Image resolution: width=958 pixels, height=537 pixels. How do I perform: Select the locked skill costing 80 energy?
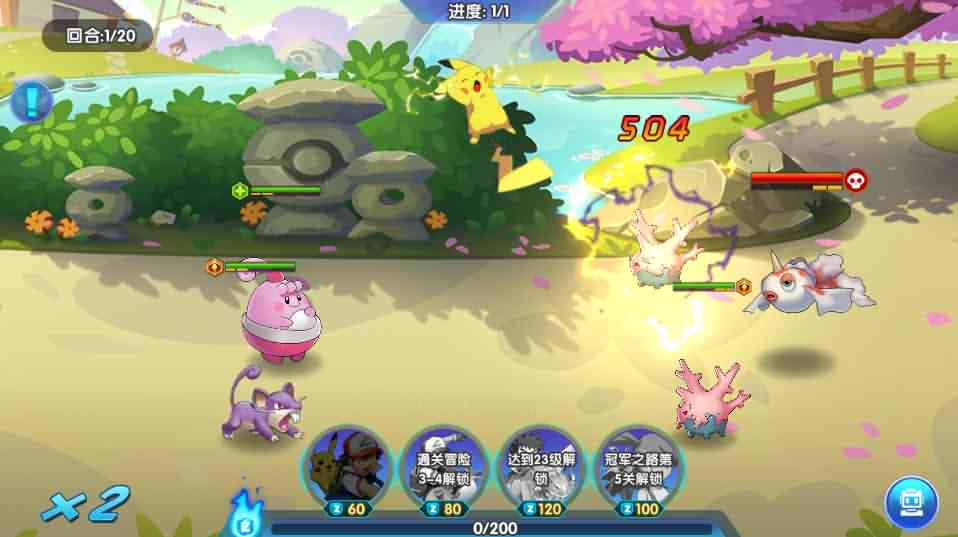point(445,464)
